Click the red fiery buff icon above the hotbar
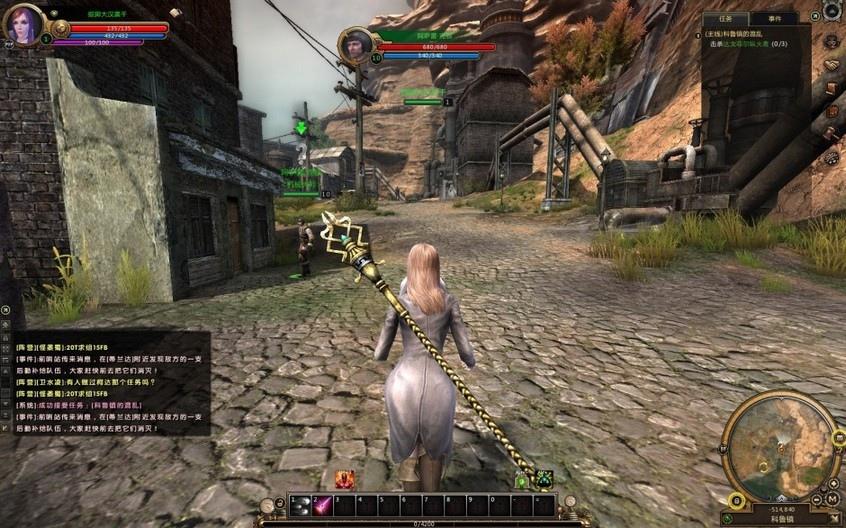 (x=344, y=479)
